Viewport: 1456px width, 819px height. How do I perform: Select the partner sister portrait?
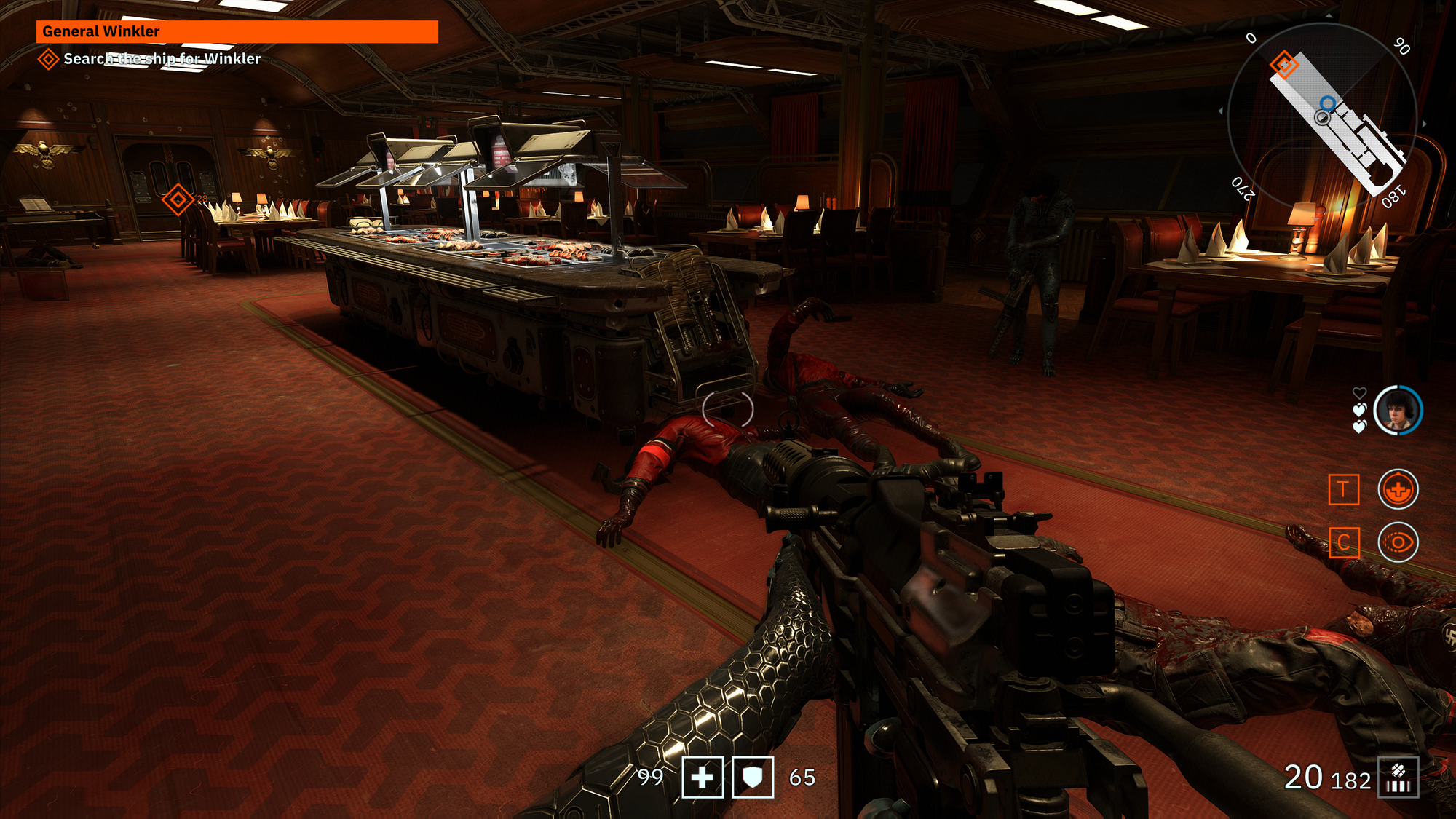pyautogui.click(x=1397, y=410)
